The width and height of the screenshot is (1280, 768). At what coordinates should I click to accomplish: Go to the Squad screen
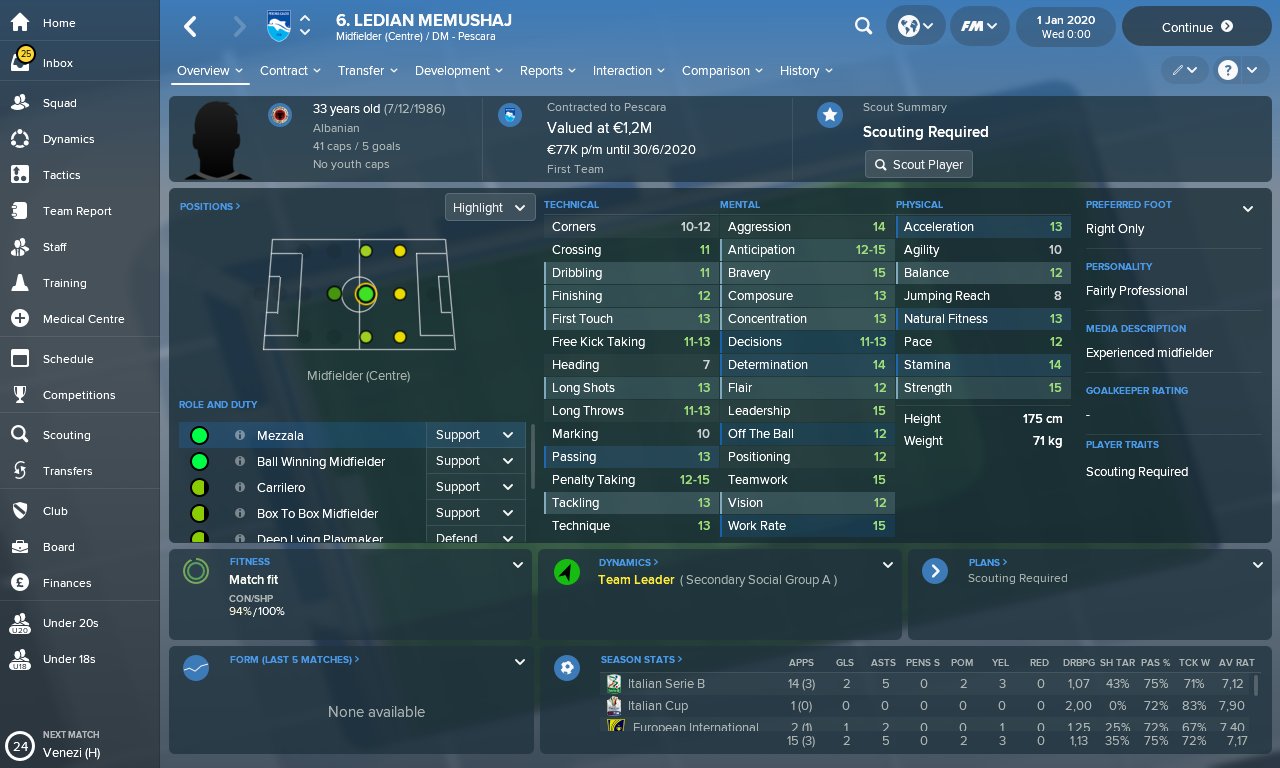(x=59, y=103)
